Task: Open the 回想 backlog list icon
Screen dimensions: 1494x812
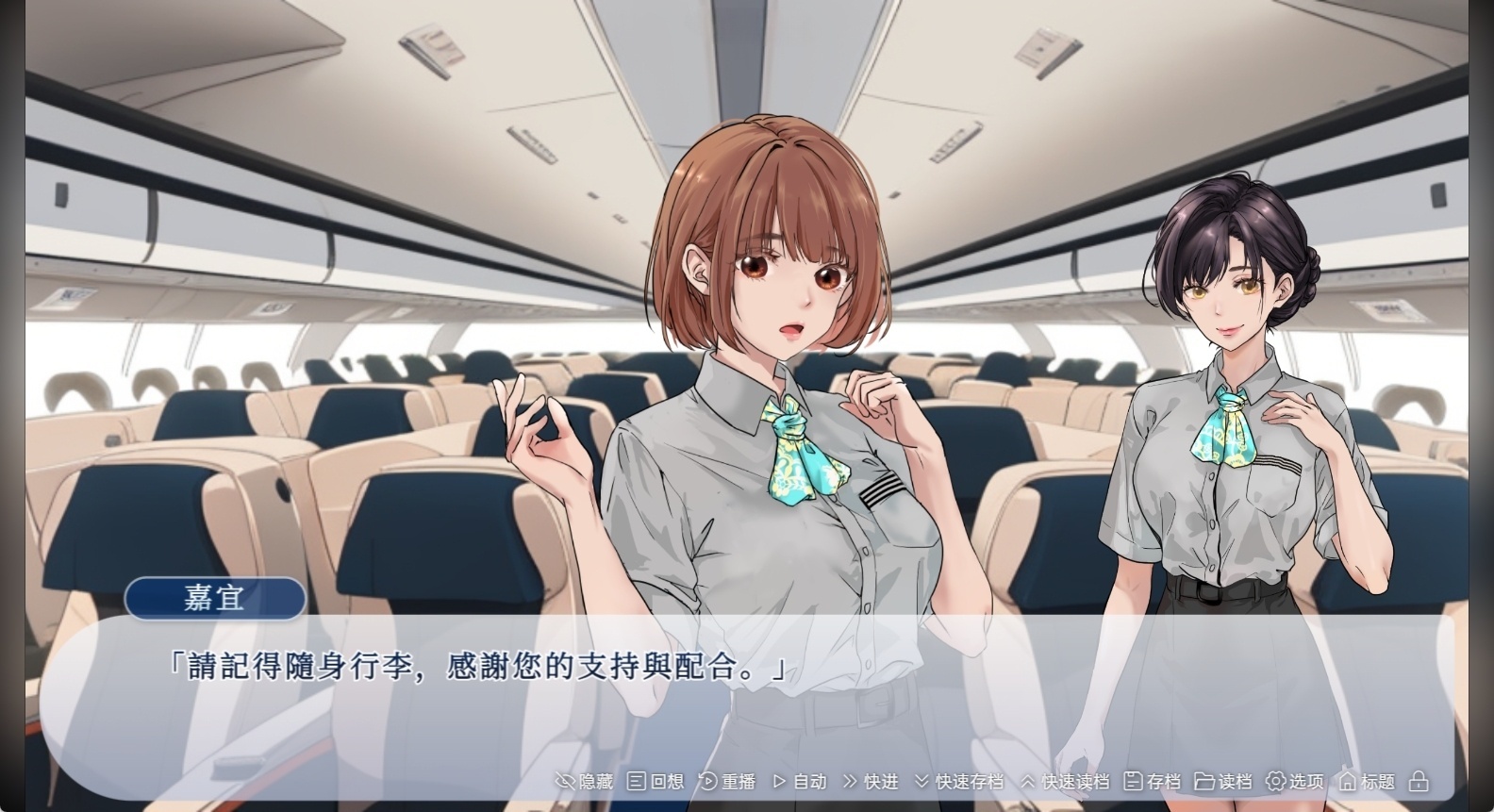Action: point(634,782)
